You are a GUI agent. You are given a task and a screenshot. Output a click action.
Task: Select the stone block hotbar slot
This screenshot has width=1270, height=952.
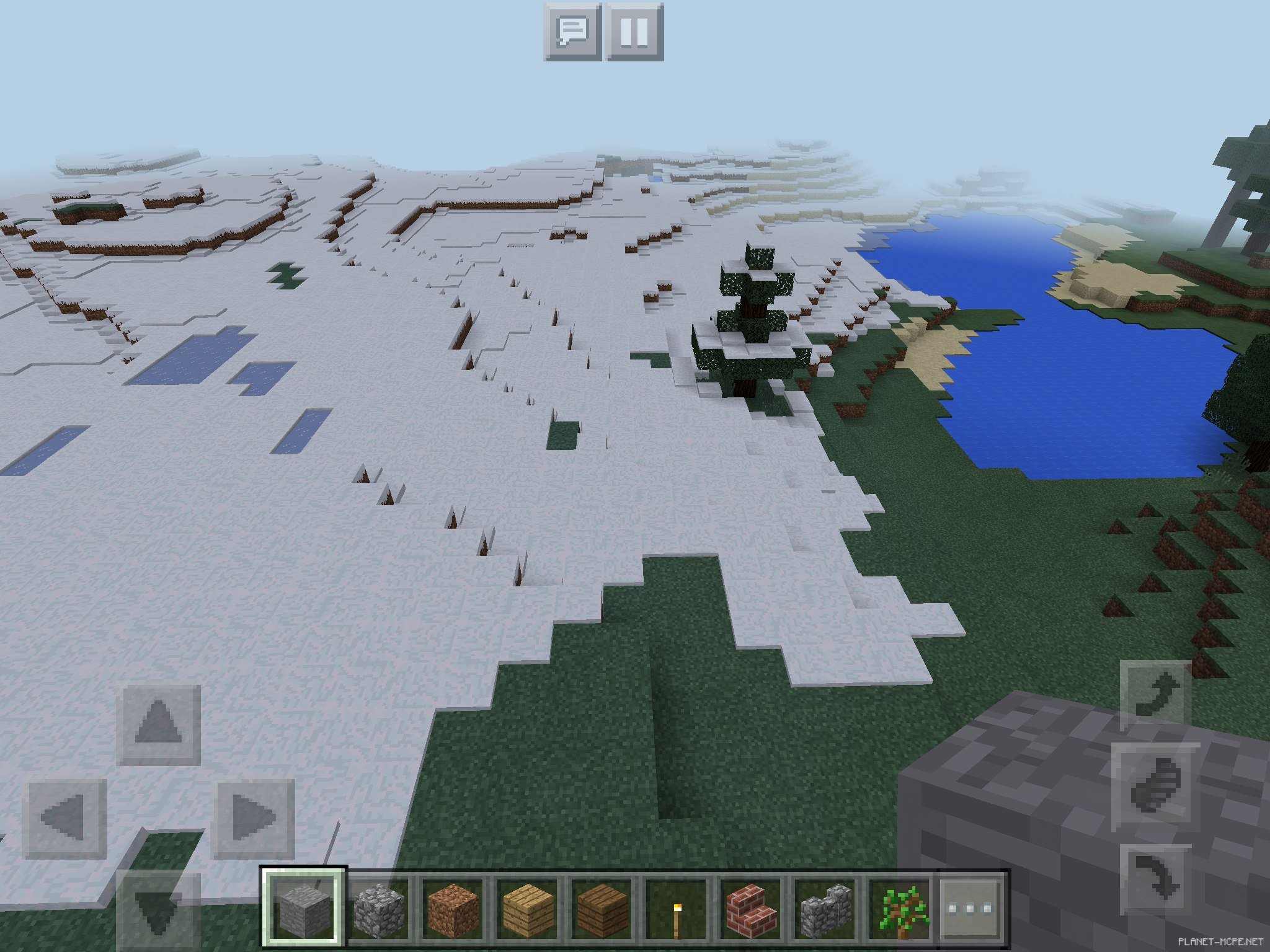point(303,907)
